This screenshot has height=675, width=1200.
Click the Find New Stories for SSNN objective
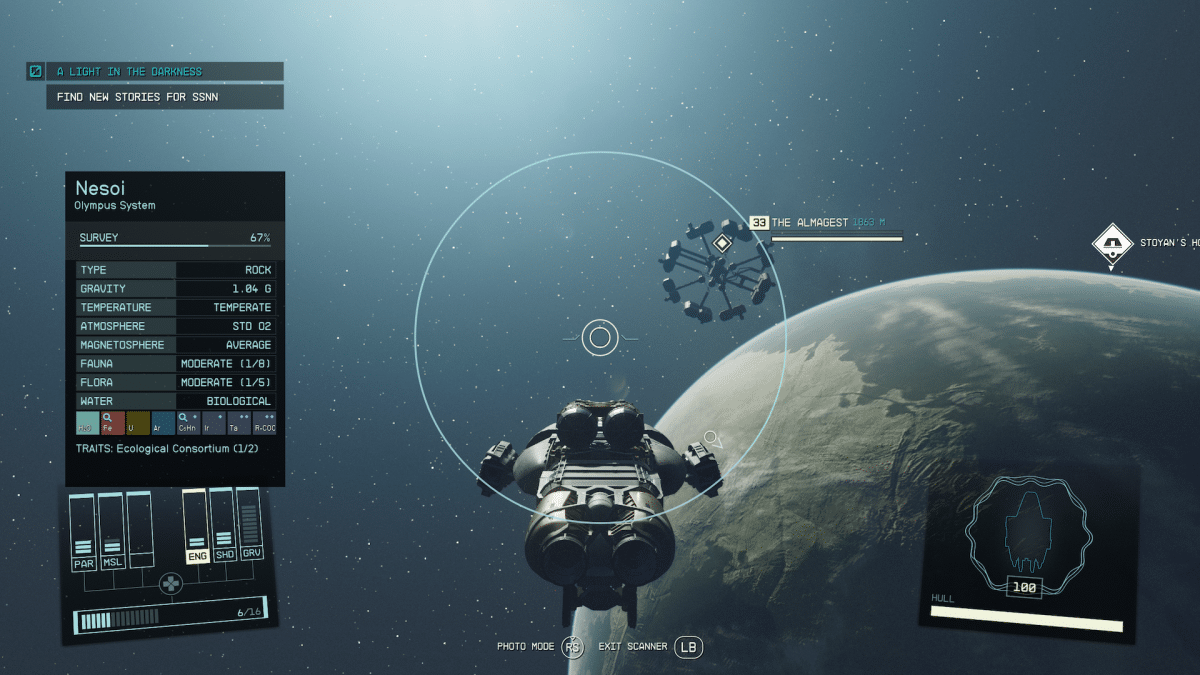[165, 97]
